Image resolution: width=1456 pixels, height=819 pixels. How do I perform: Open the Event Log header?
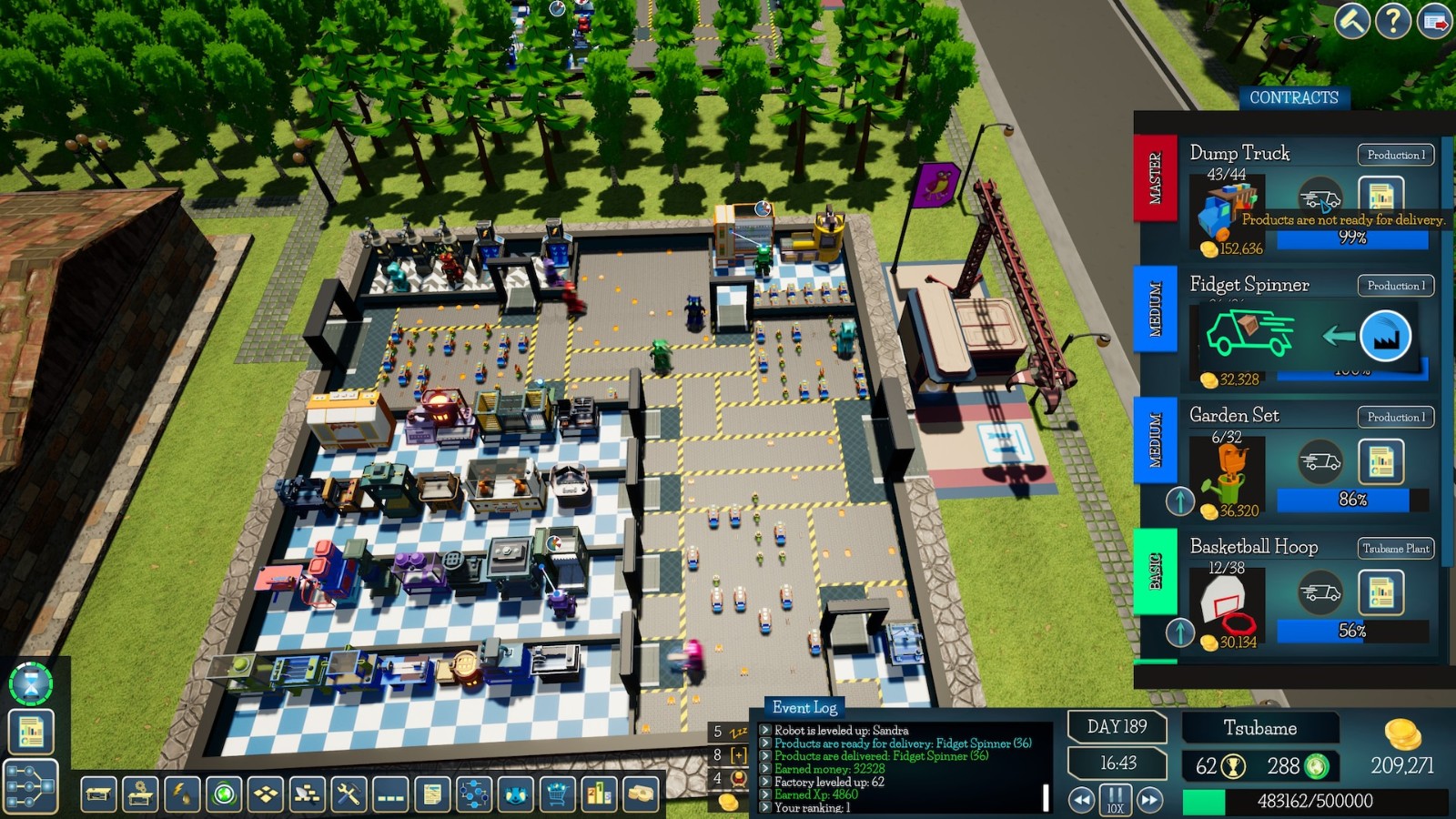click(x=804, y=707)
